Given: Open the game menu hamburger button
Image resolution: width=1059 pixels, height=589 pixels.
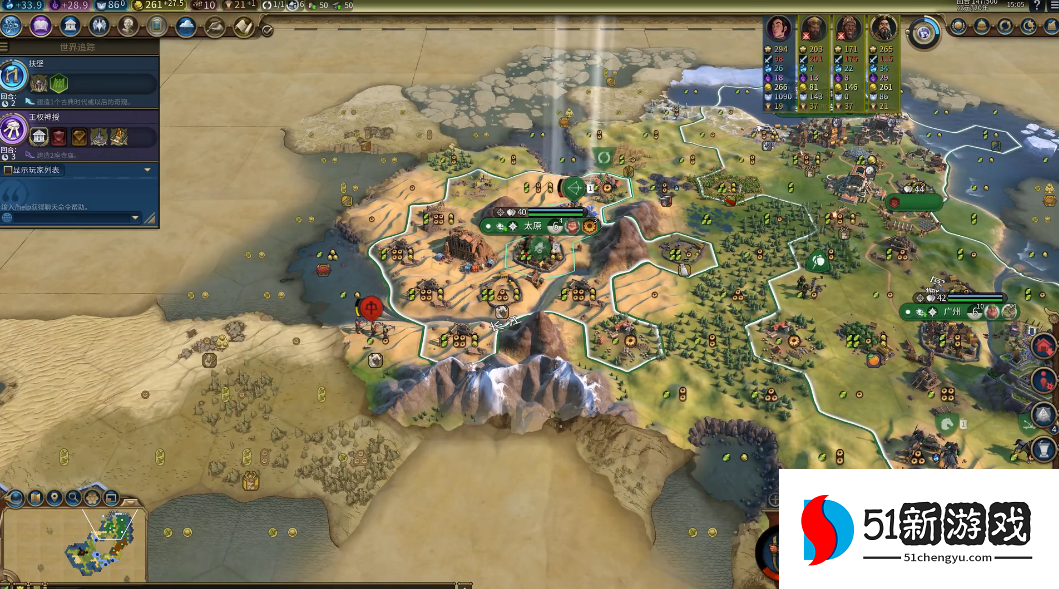Looking at the screenshot, I should (1052, 5).
